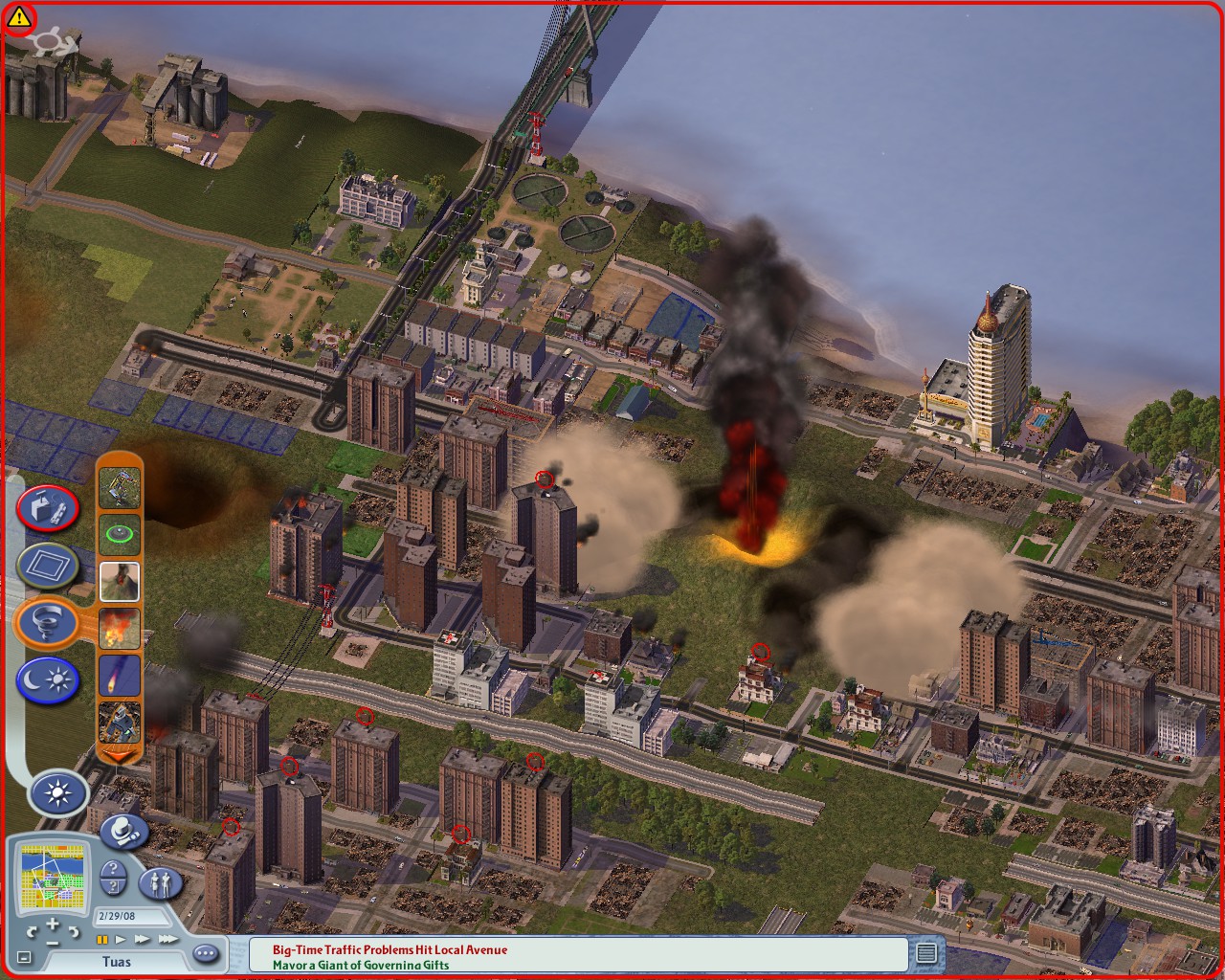
Task: Click the sun God mode button
Action: click(56, 791)
